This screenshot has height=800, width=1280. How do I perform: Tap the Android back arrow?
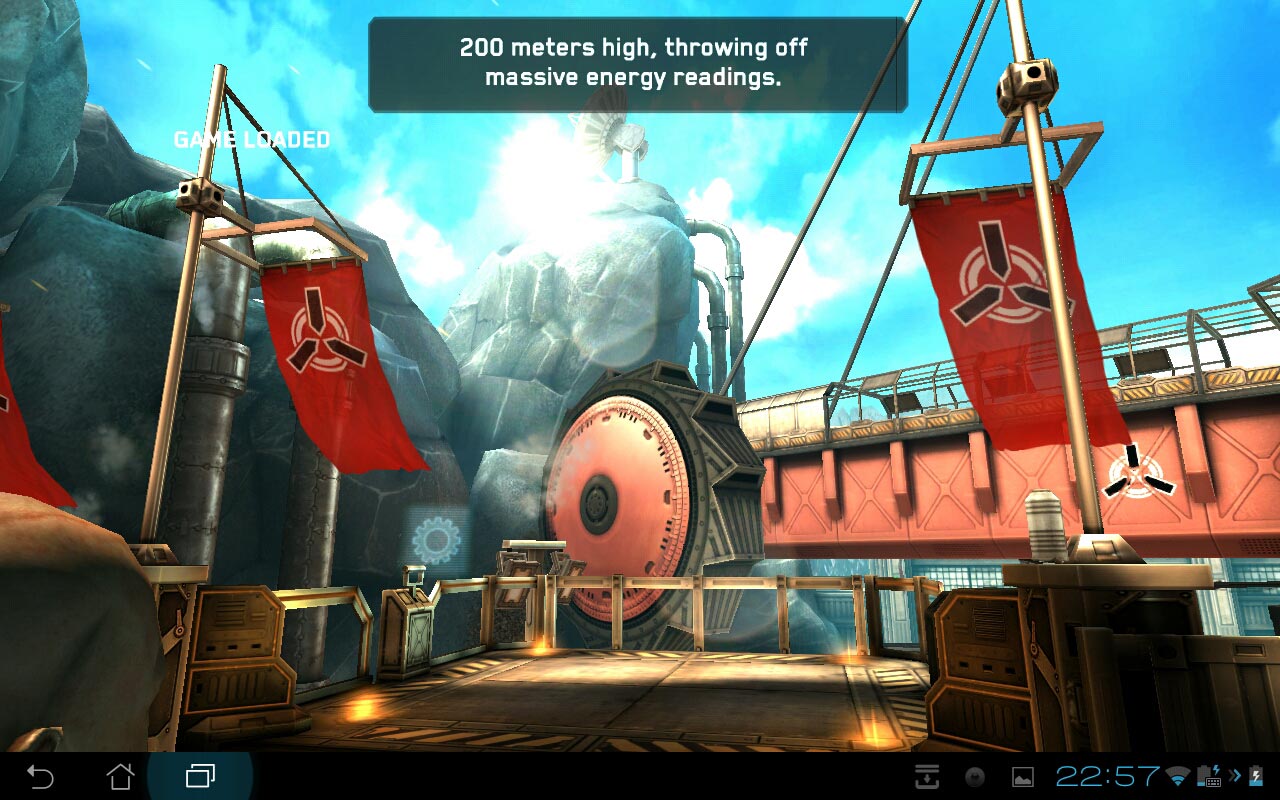pyautogui.click(x=40, y=776)
